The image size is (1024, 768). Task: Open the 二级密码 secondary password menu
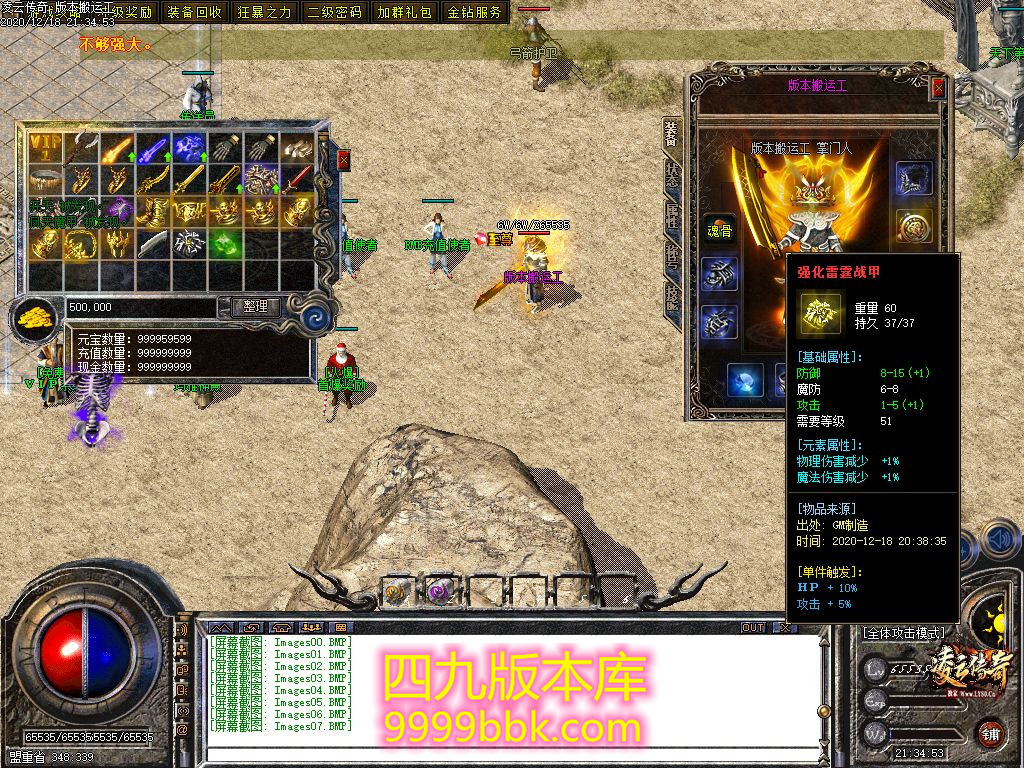click(335, 12)
